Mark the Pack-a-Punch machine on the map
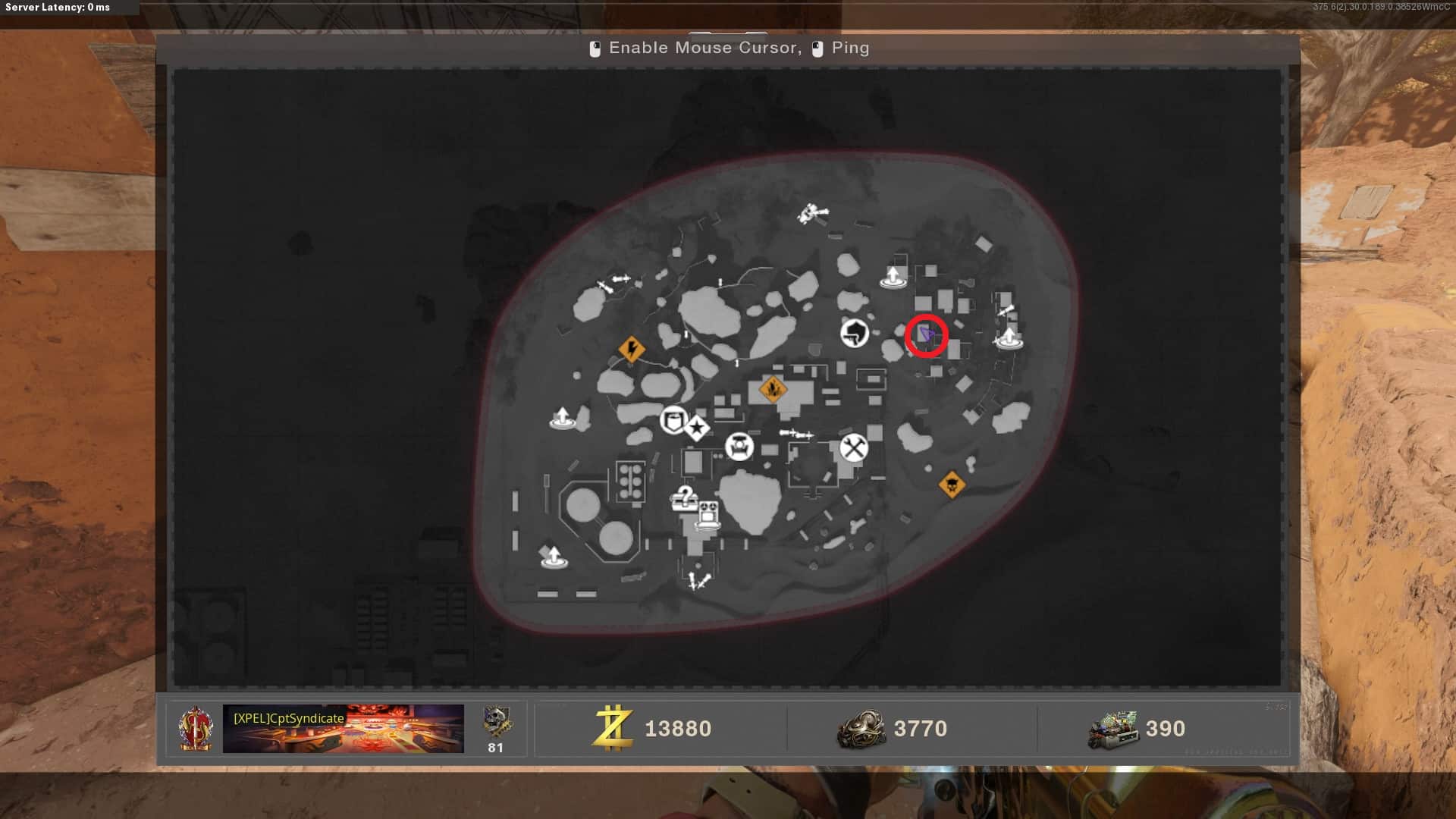Screen dimensions: 1456x819 (x=708, y=514)
